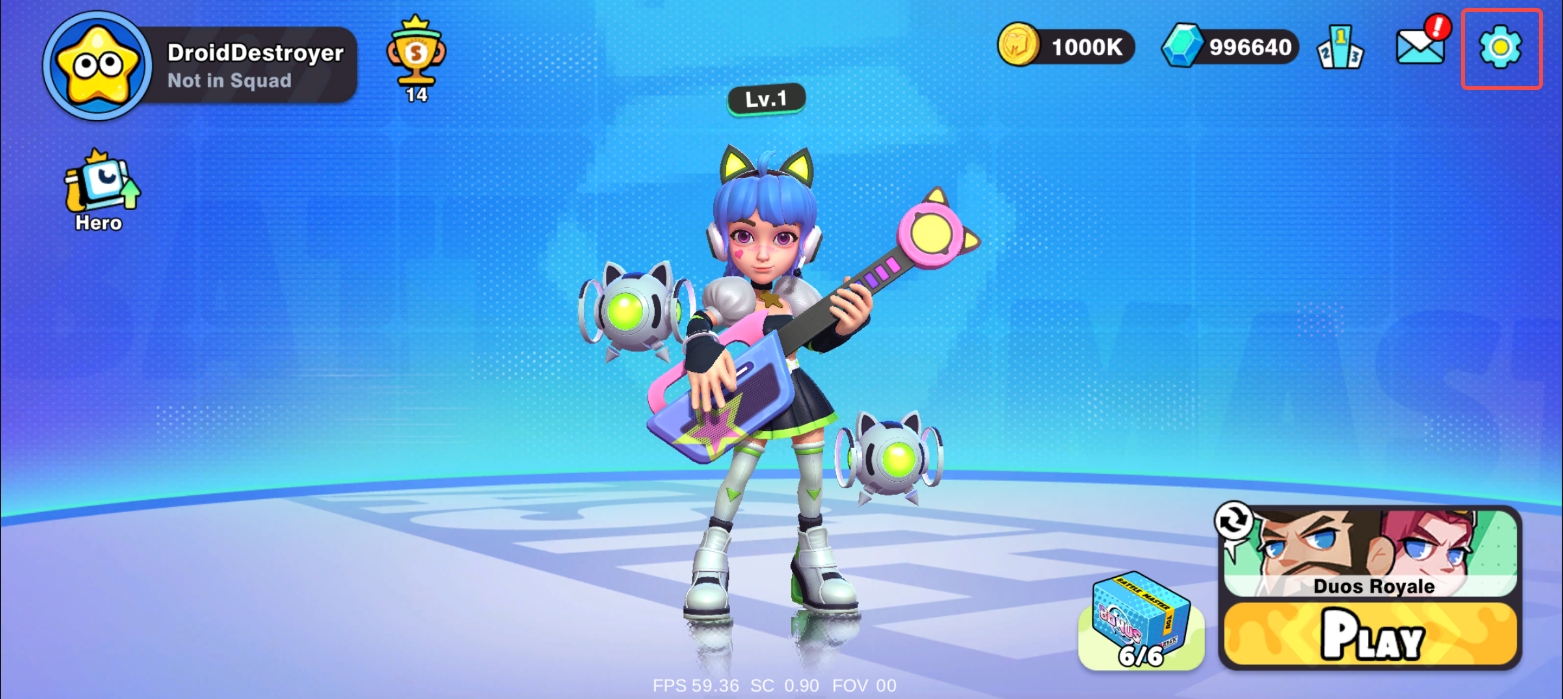The height and width of the screenshot is (699, 1563).
Task: Open the bonus box showing 6/6
Action: (1141, 622)
